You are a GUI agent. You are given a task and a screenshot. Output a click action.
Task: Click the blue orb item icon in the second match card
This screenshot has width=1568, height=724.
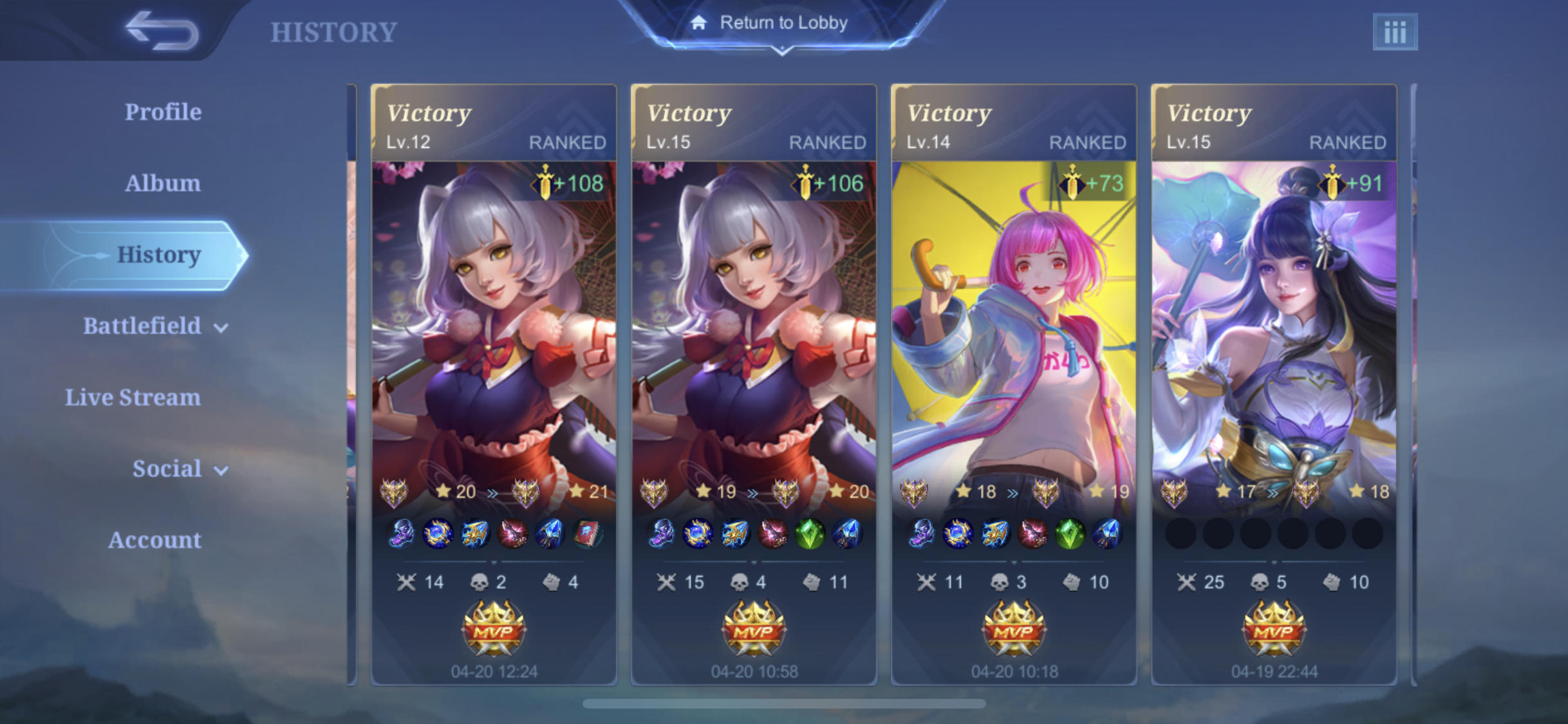[x=699, y=534]
